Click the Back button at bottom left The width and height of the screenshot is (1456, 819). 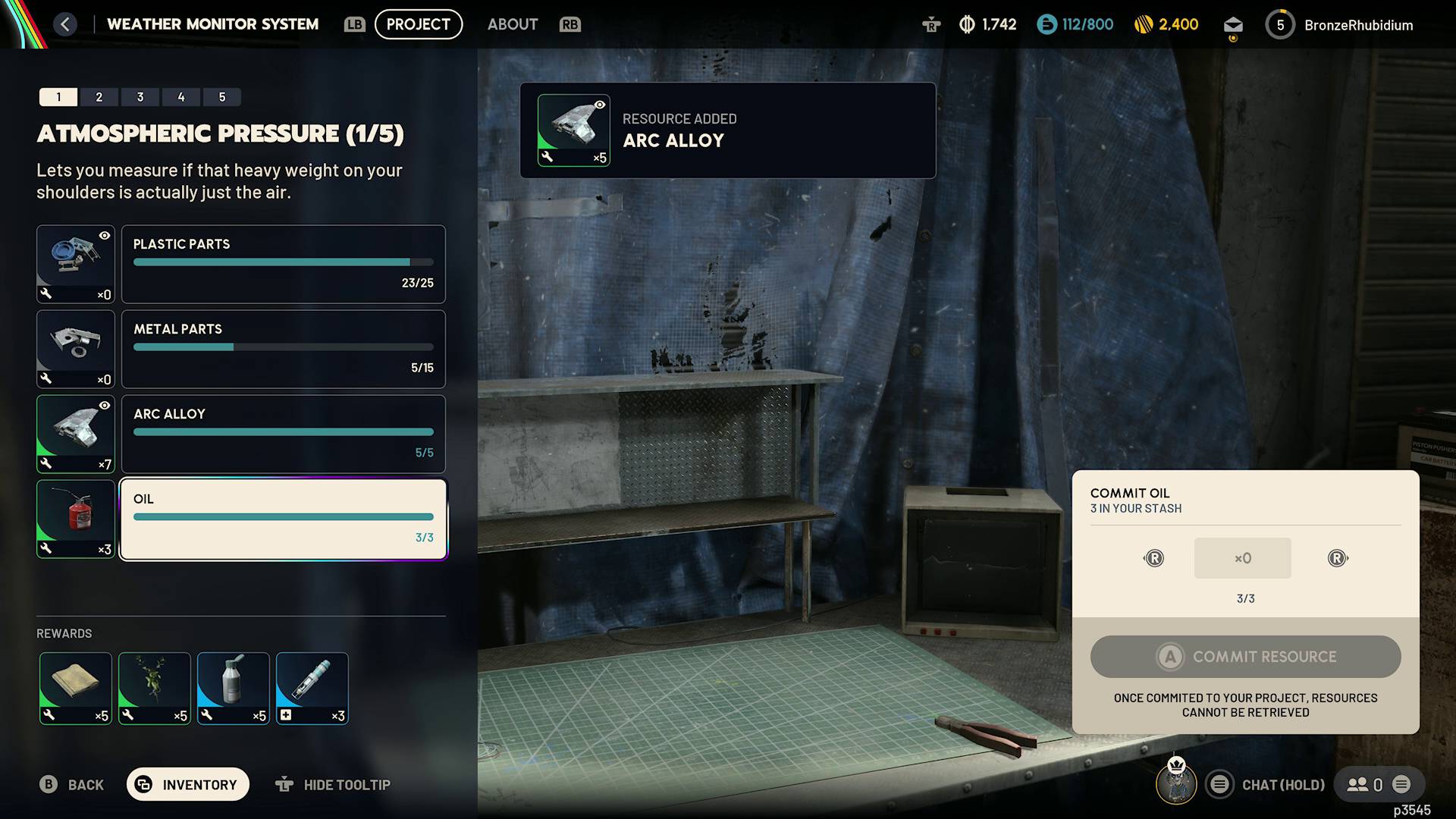(71, 784)
